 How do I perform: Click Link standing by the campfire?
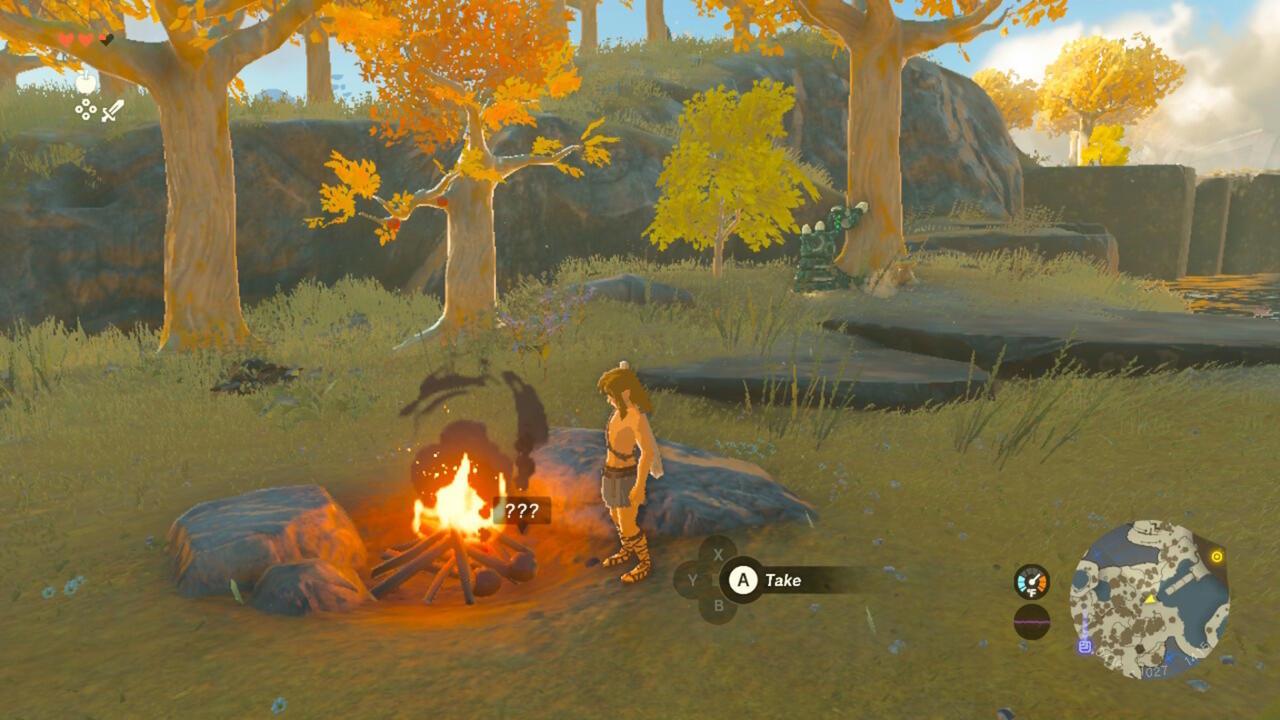pos(622,470)
